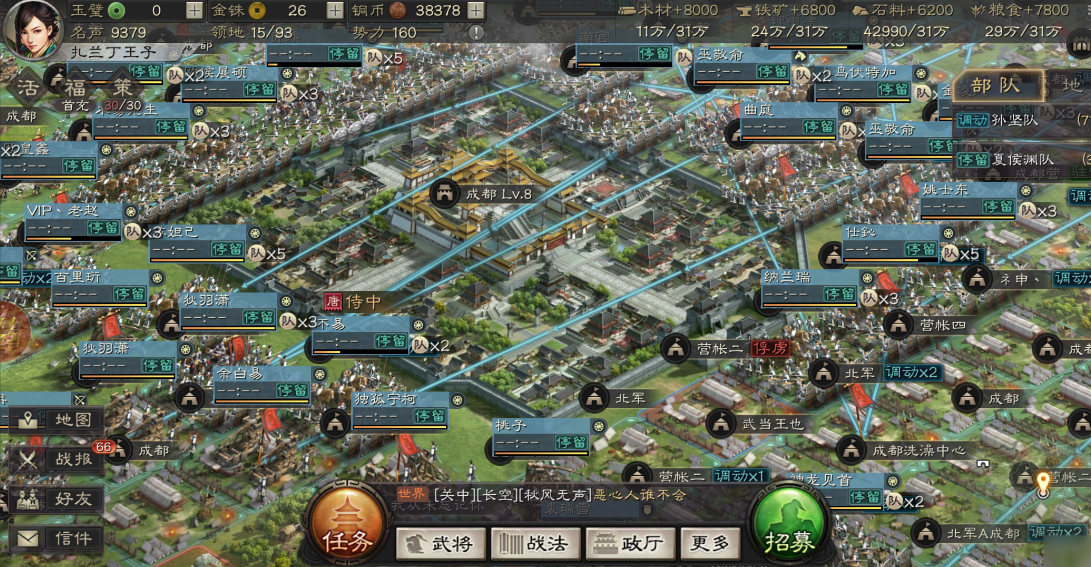The image size is (1091, 567).
Task: Open the 战法 tactics menu
Action: (x=534, y=543)
